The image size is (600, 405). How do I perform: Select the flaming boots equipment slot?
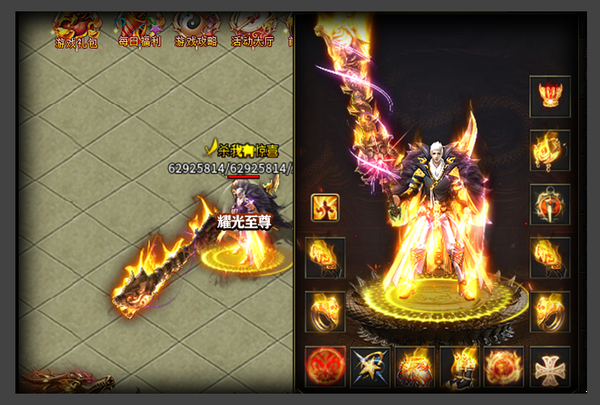460,367
